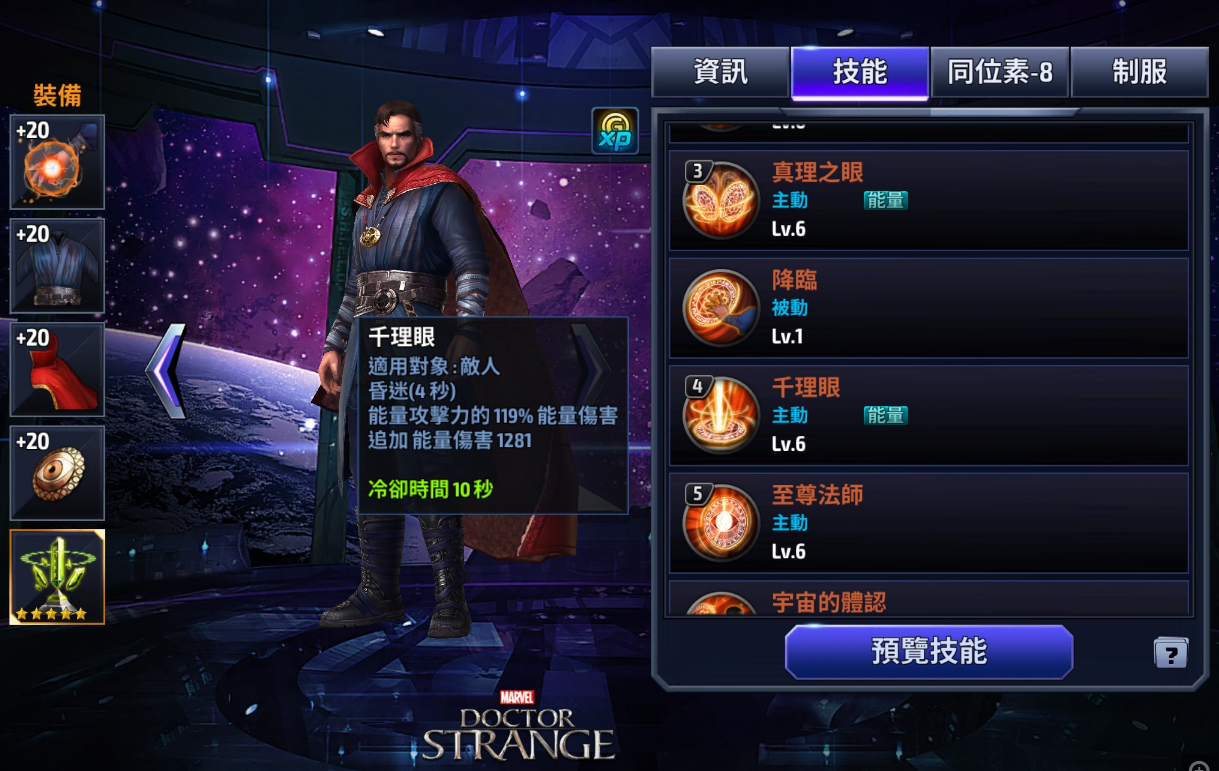The width and height of the screenshot is (1219, 771).
Task: Pick the 至尊法師 skill row
Action: 929,522
